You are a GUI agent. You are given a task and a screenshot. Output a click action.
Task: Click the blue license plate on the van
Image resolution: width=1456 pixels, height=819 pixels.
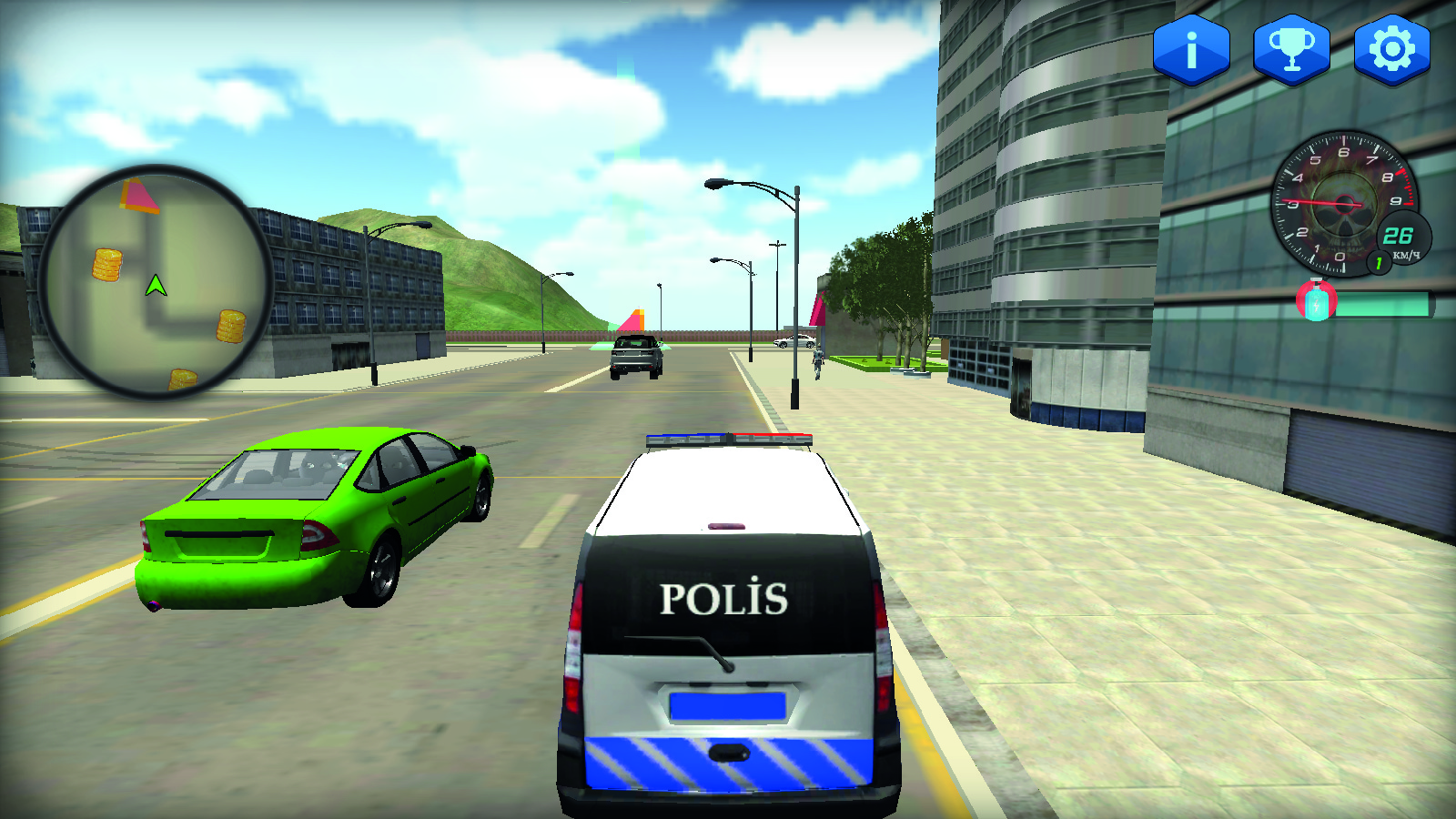click(730, 703)
